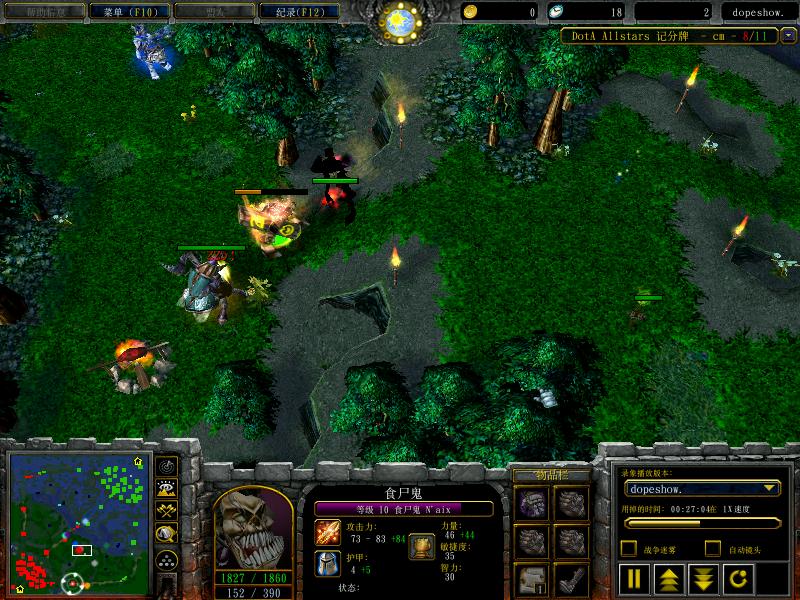Select the scroll item in inventory

[x=531, y=577]
